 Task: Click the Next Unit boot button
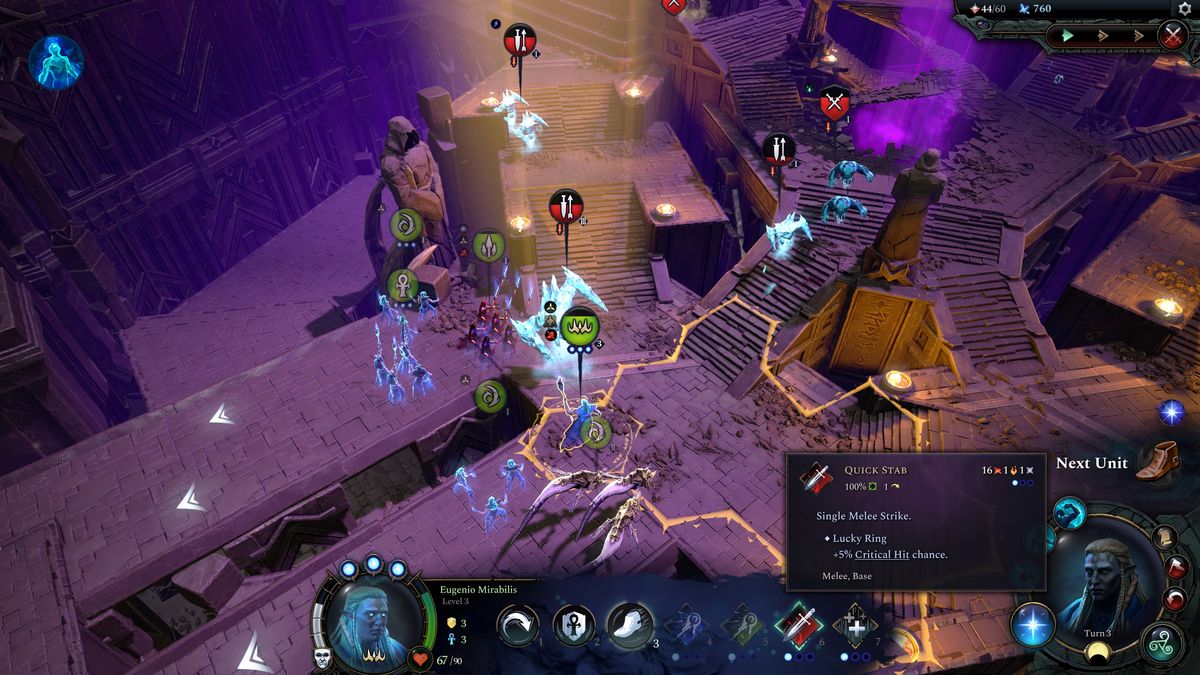click(1158, 462)
